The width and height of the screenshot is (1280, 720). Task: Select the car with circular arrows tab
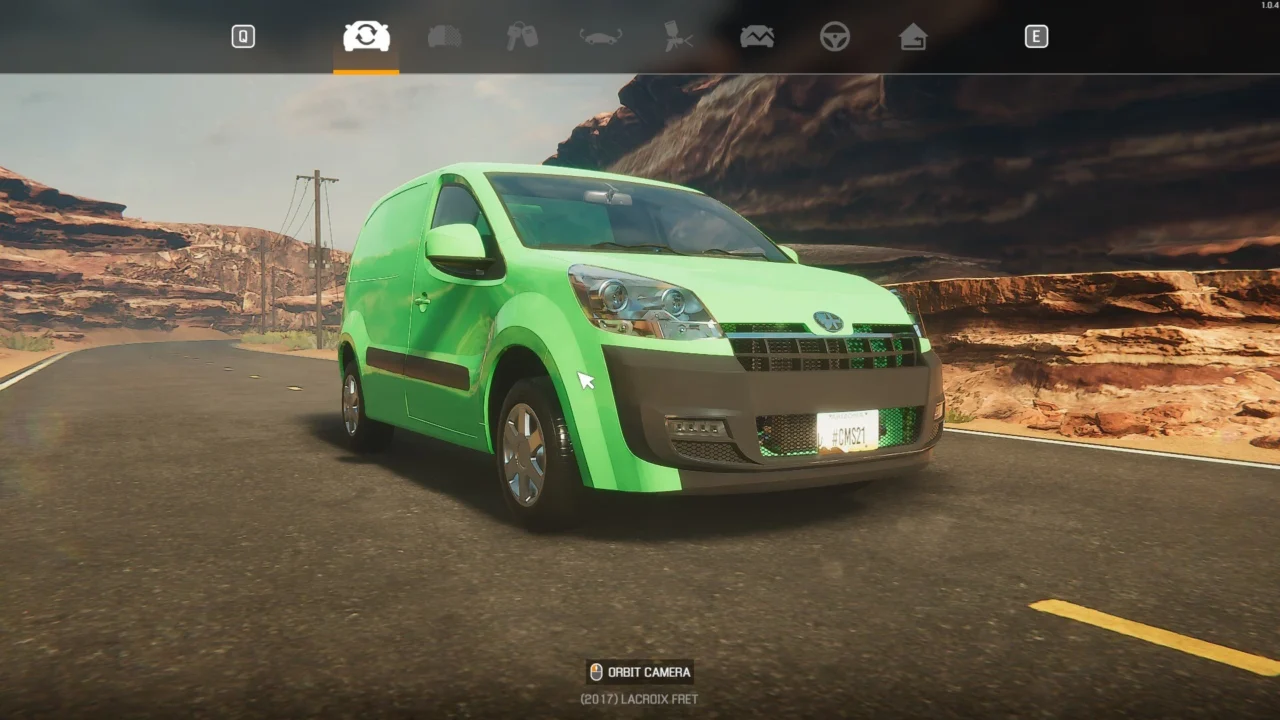coord(366,37)
